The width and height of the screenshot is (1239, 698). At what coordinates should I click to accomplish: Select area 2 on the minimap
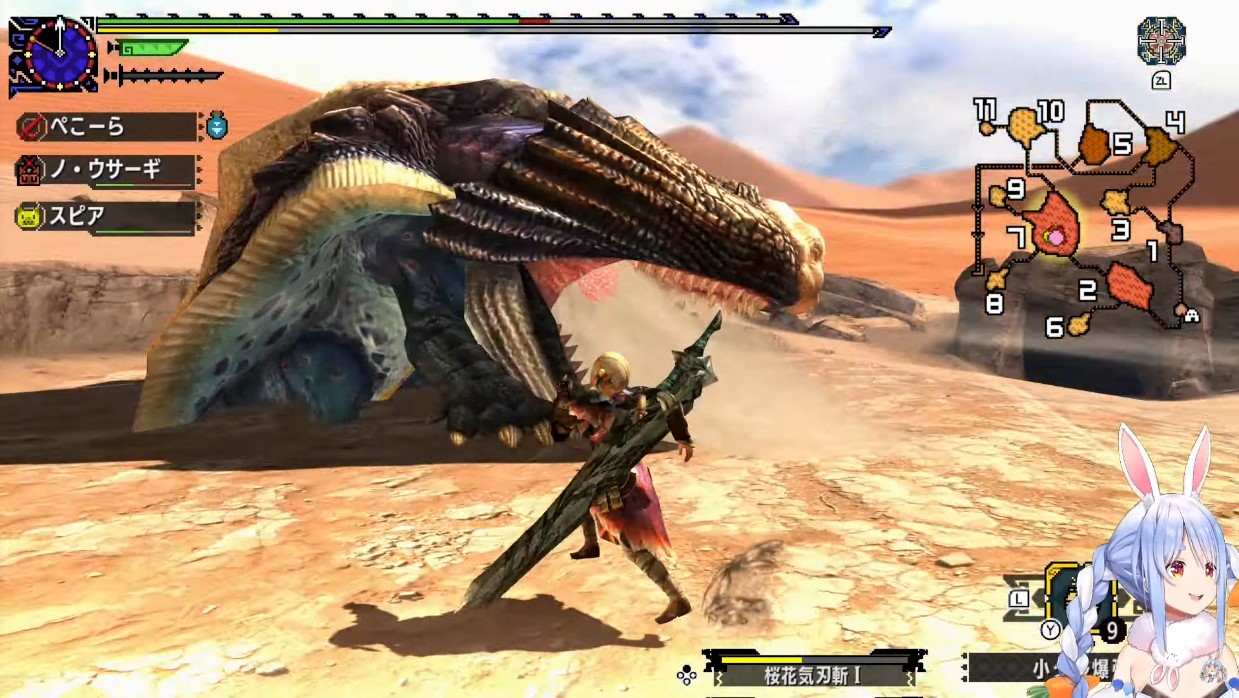point(1128,286)
